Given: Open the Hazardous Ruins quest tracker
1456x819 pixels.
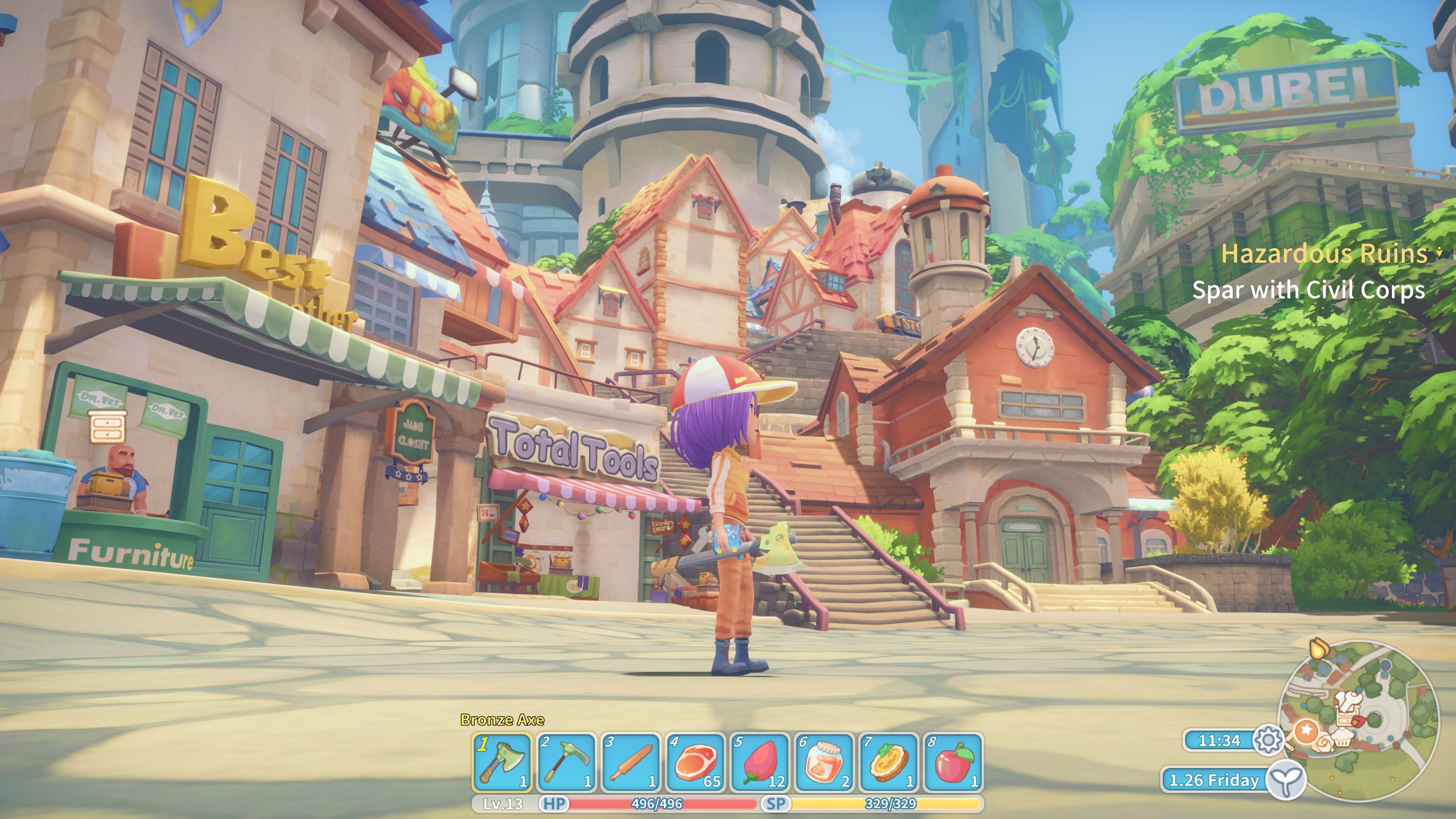Looking at the screenshot, I should point(1324,254).
